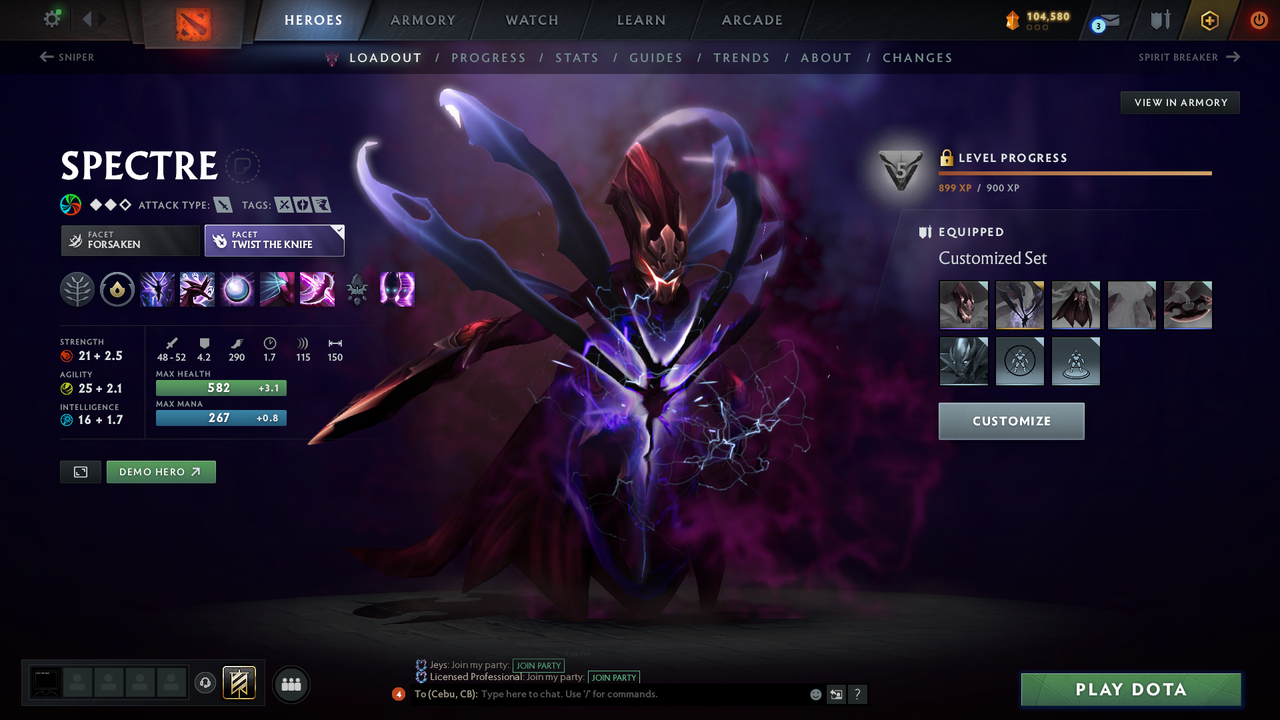Select the Dispersion ability icon
This screenshot has width=1280, height=720.
click(x=237, y=290)
